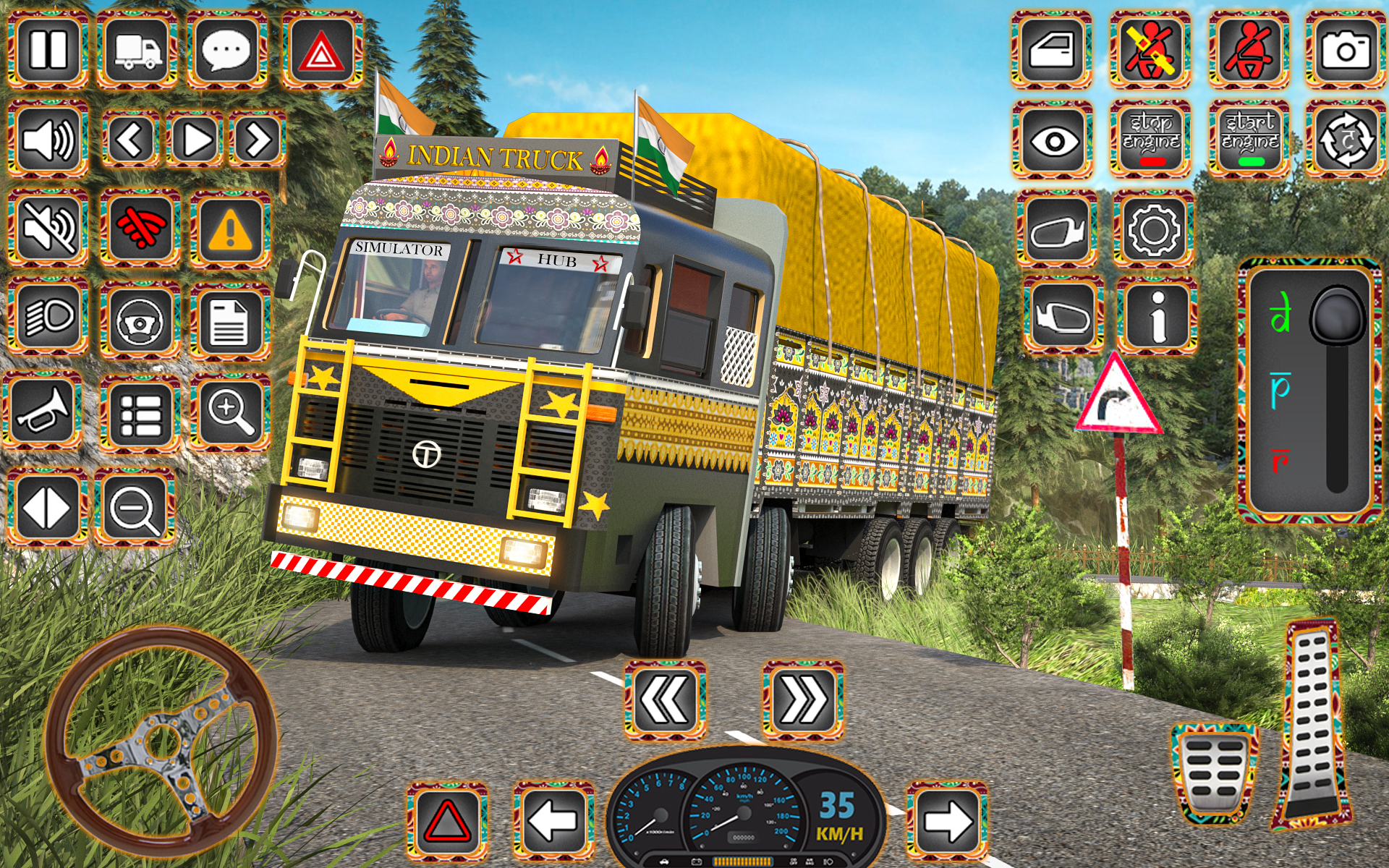Toggle free look camera eye icon
Screen dimensions: 1389x868
tap(1053, 141)
